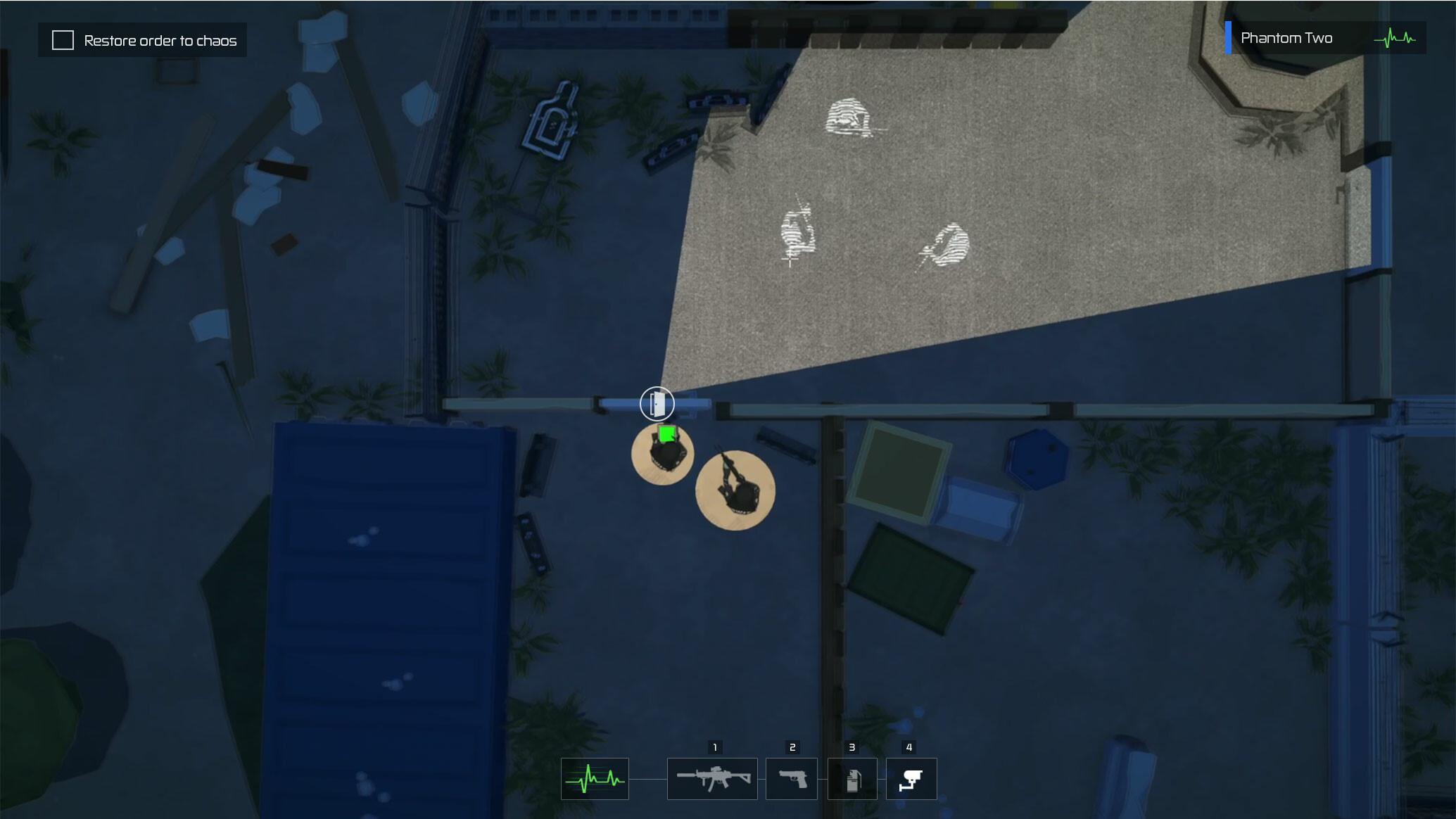The width and height of the screenshot is (1456, 819).
Task: Switch to the pistol in slot 2
Action: pos(792,779)
